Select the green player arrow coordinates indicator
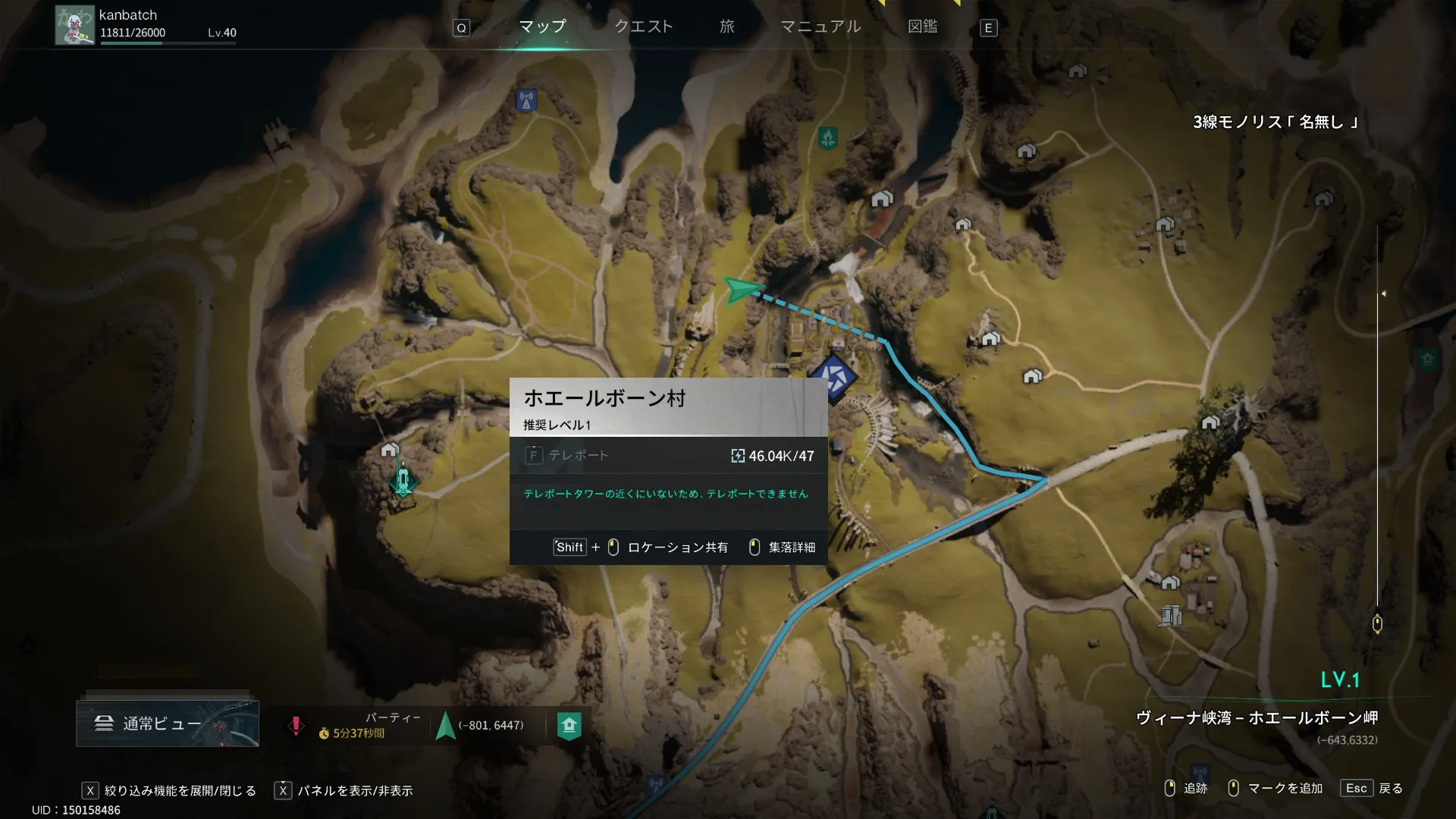This screenshot has width=1456, height=819. (x=446, y=725)
